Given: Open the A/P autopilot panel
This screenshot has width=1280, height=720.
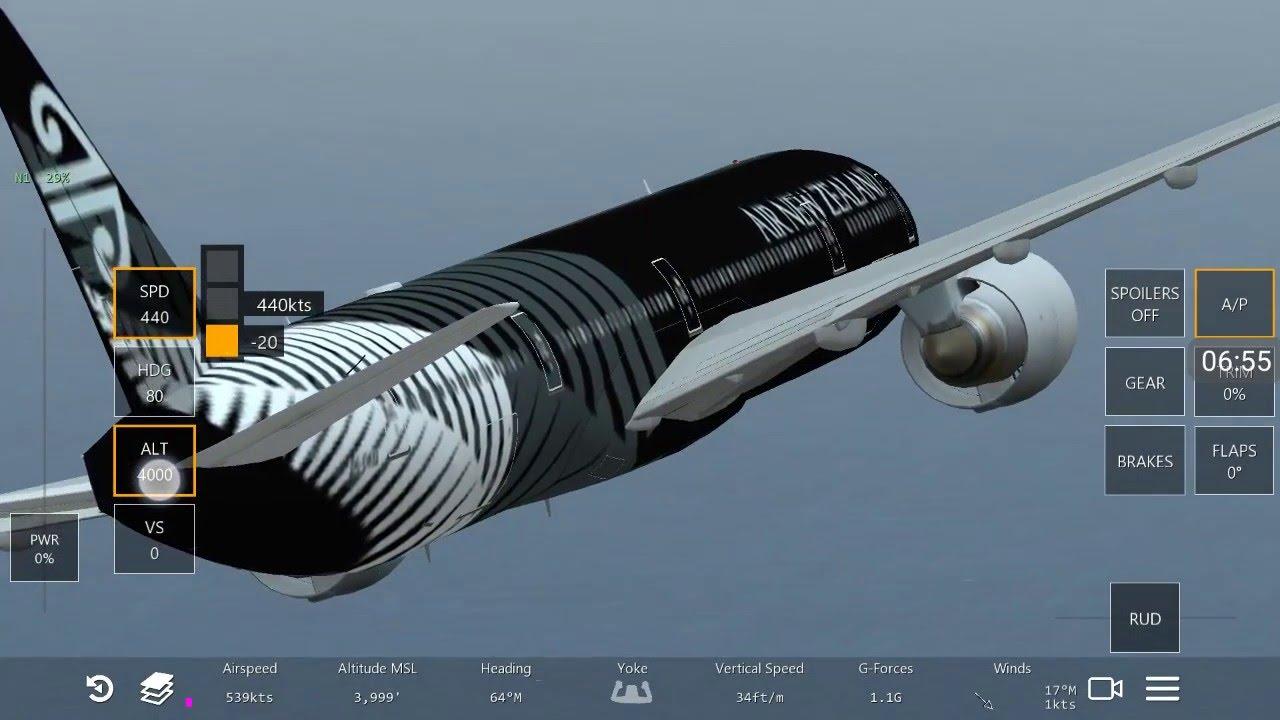Looking at the screenshot, I should point(1234,303).
